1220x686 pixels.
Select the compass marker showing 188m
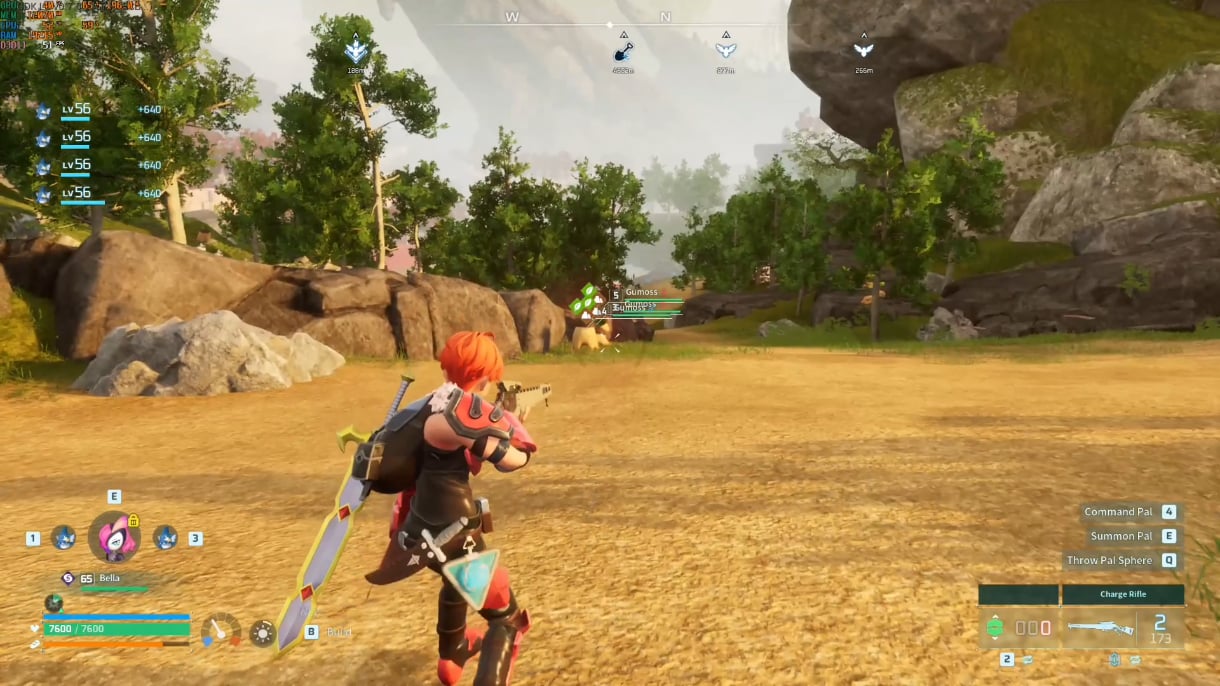(356, 52)
